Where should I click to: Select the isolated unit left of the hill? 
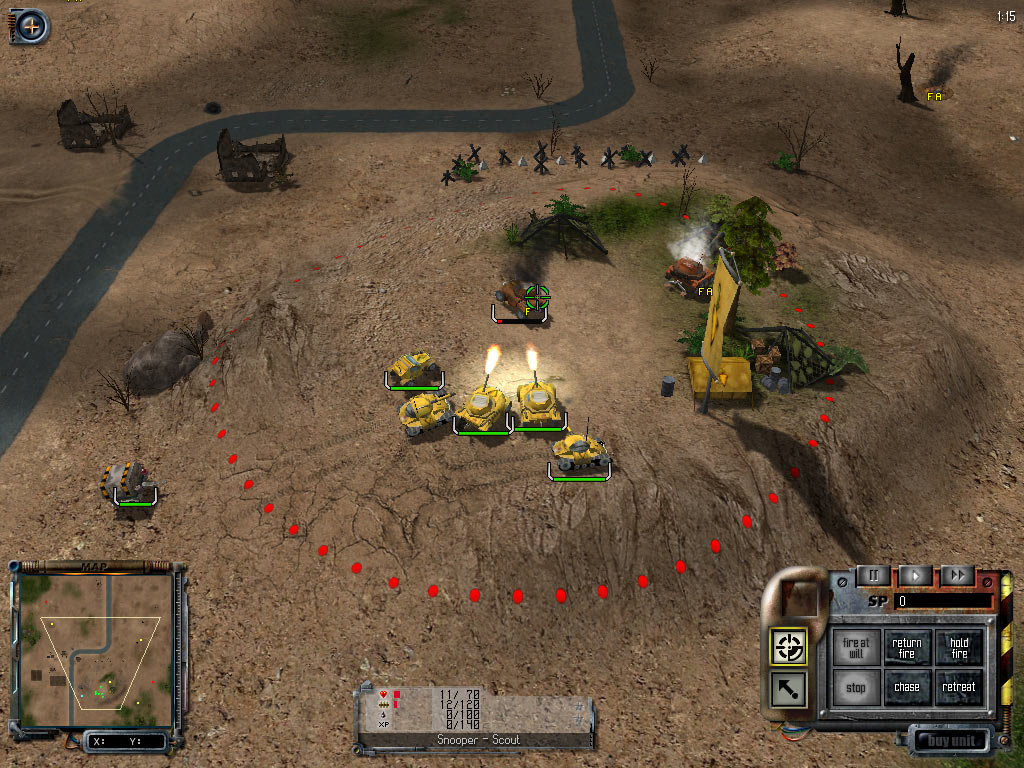tap(133, 481)
